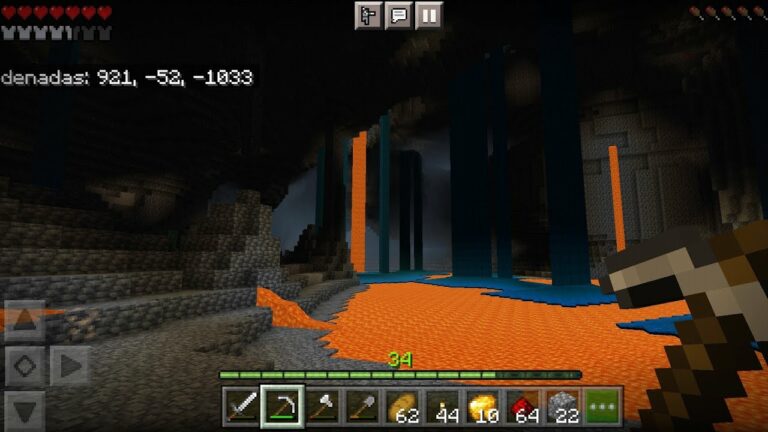Open the chat window

[x=399, y=15]
